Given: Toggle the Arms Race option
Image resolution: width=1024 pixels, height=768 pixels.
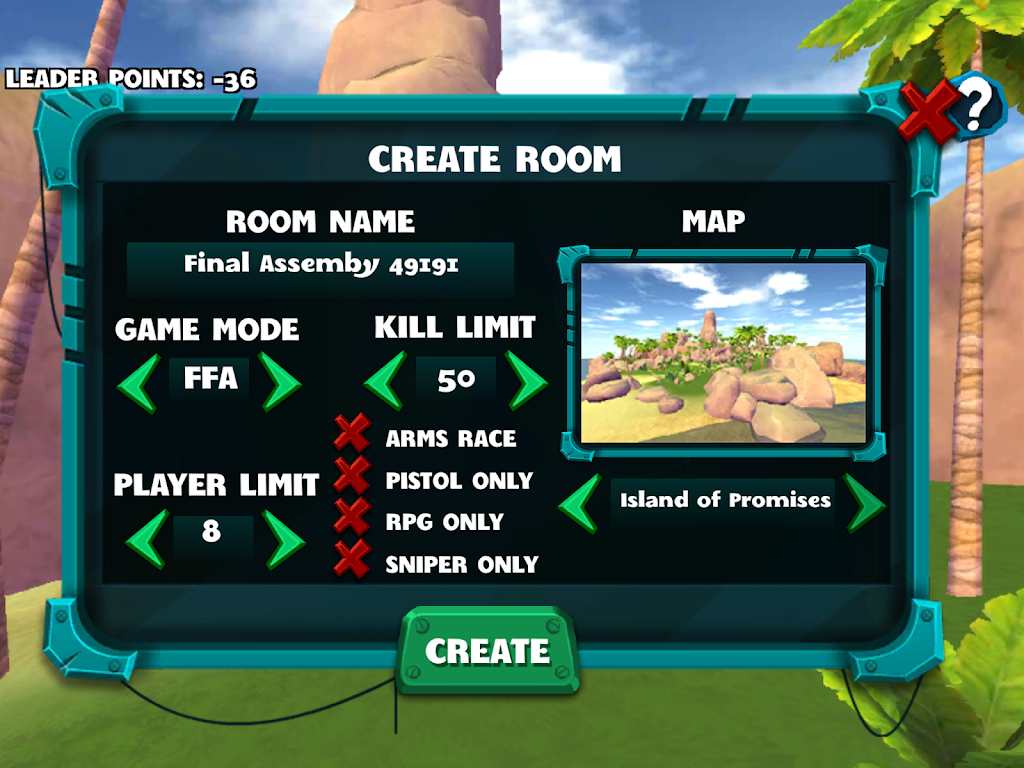Looking at the screenshot, I should (352, 435).
